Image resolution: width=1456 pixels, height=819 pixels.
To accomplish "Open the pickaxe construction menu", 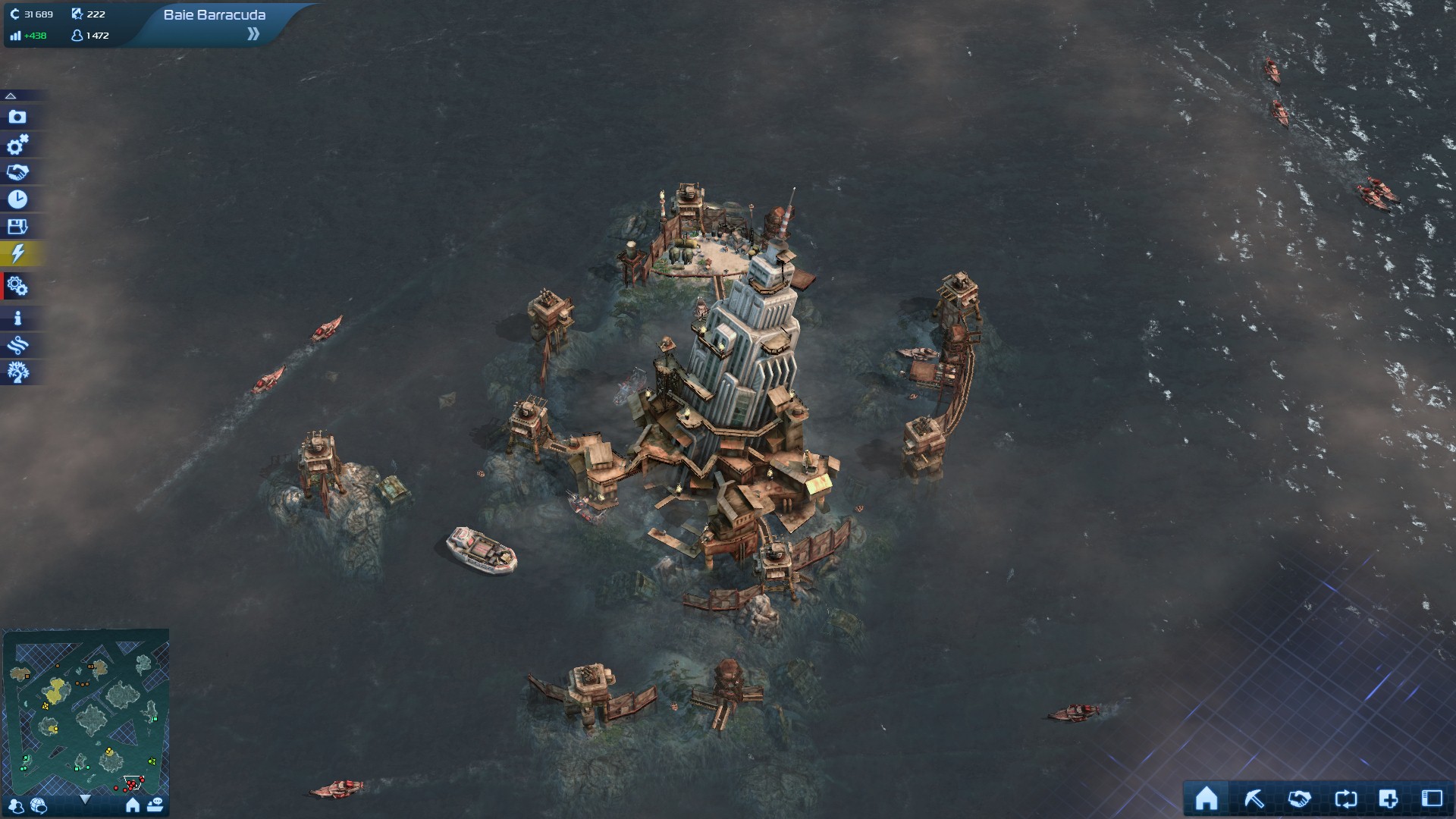I will click(1254, 799).
